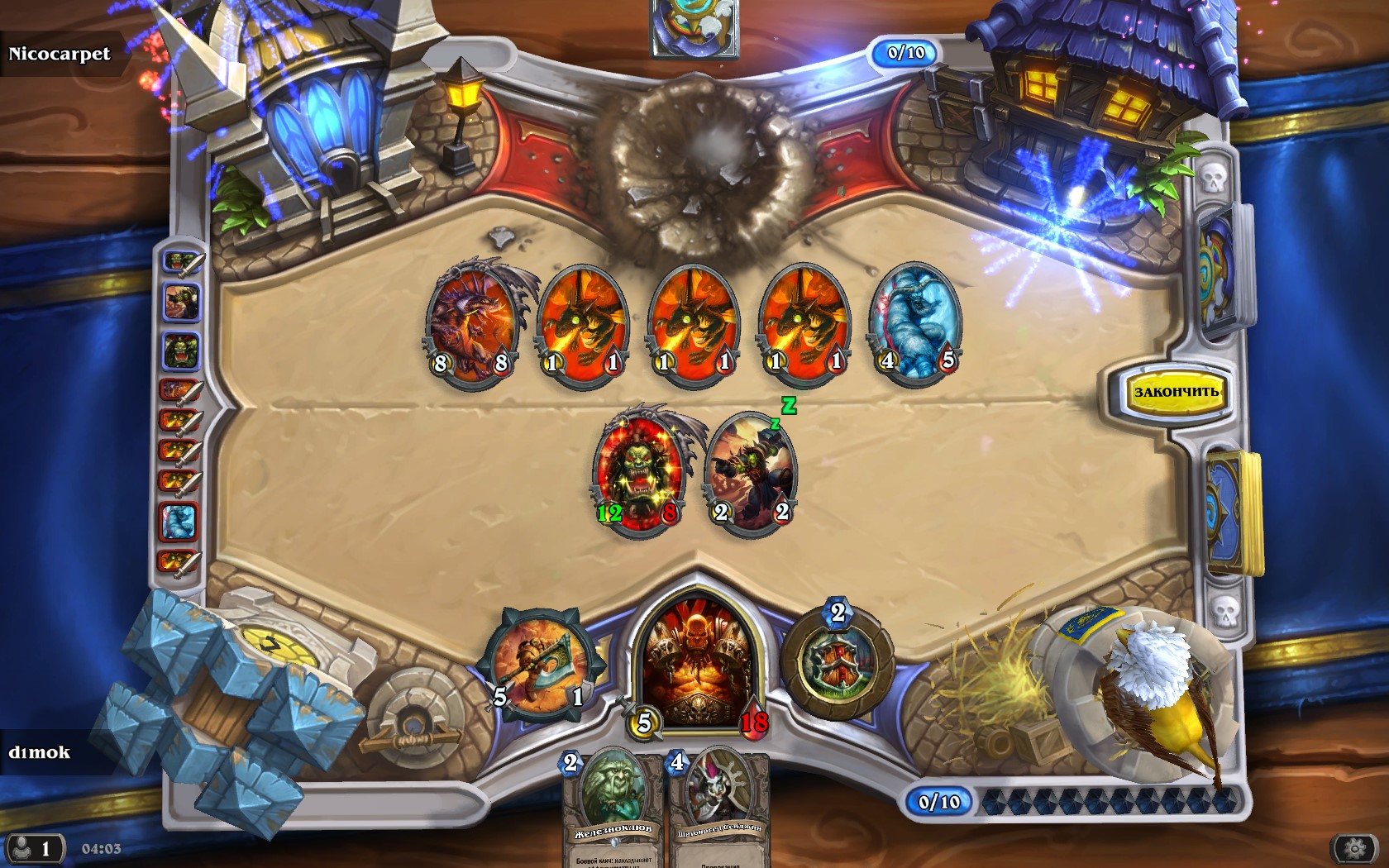Show the spectator count icon

(x=33, y=848)
